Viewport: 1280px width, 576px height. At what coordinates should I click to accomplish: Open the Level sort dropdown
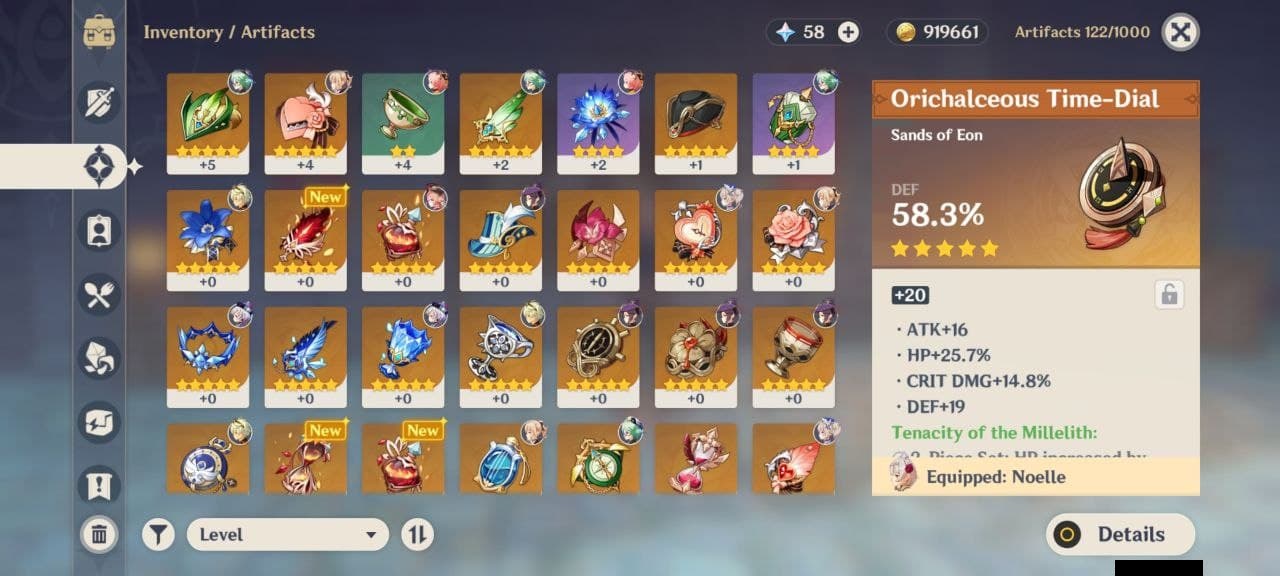pos(288,534)
